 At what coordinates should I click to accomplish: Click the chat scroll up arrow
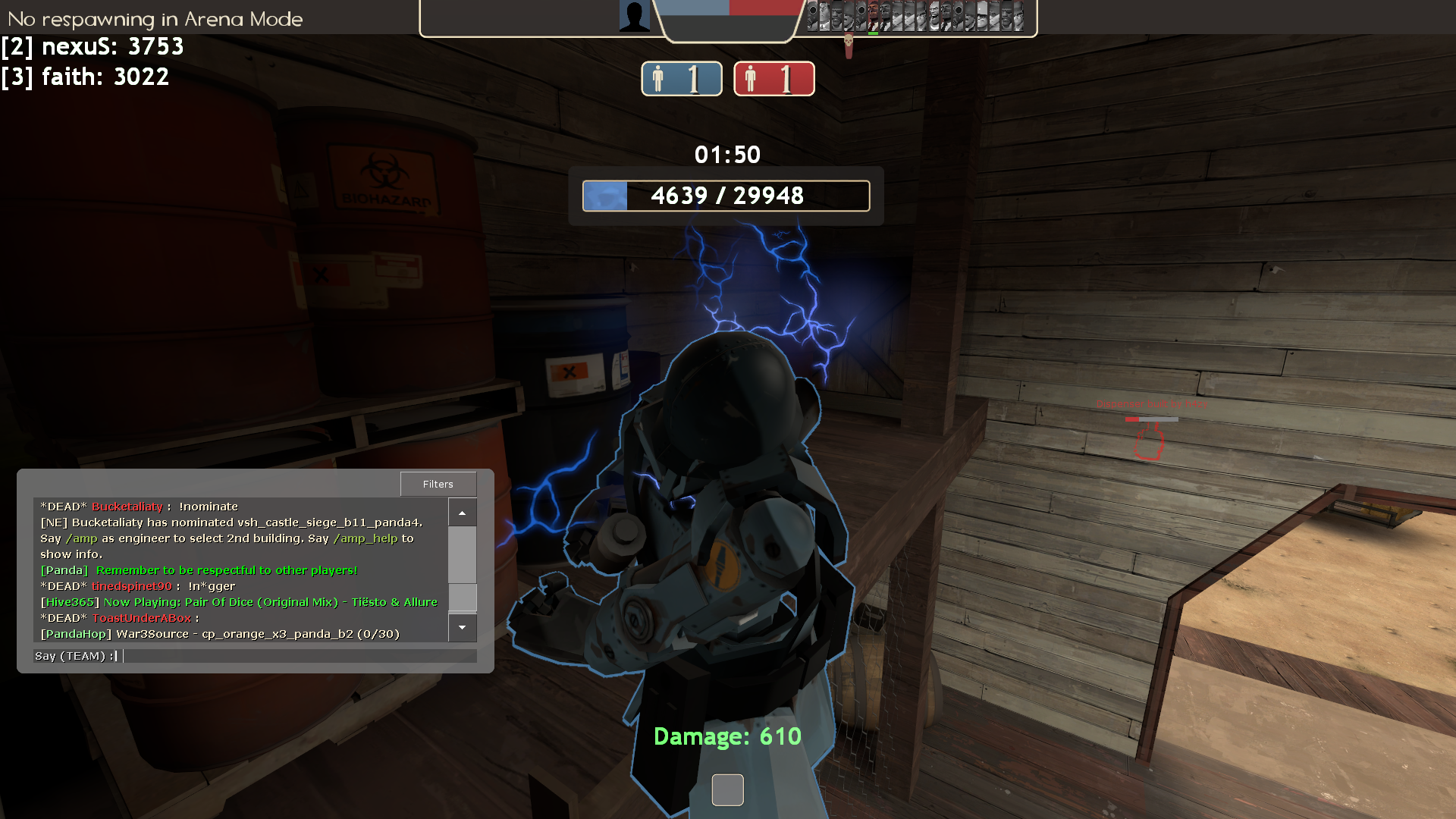pos(462,513)
